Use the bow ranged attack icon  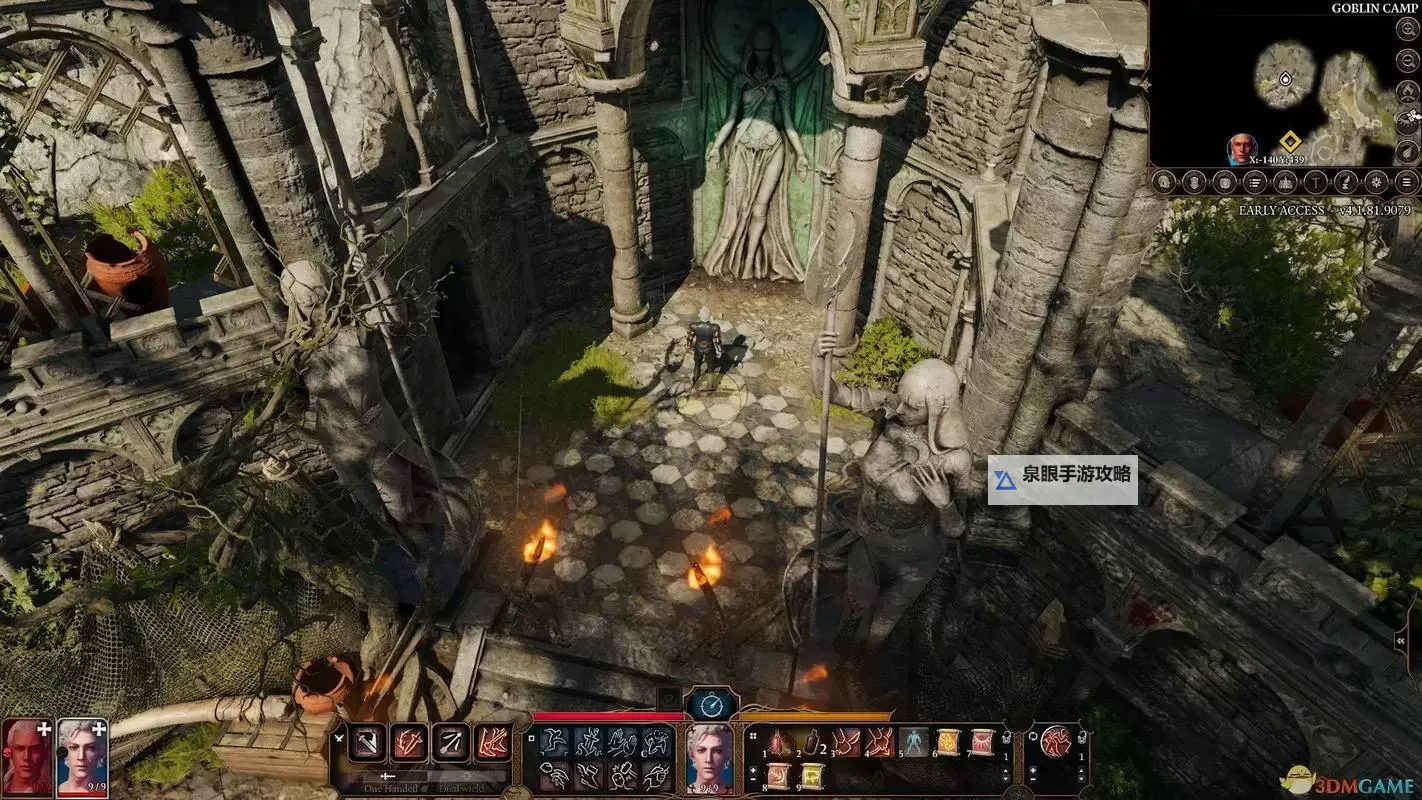tap(452, 742)
